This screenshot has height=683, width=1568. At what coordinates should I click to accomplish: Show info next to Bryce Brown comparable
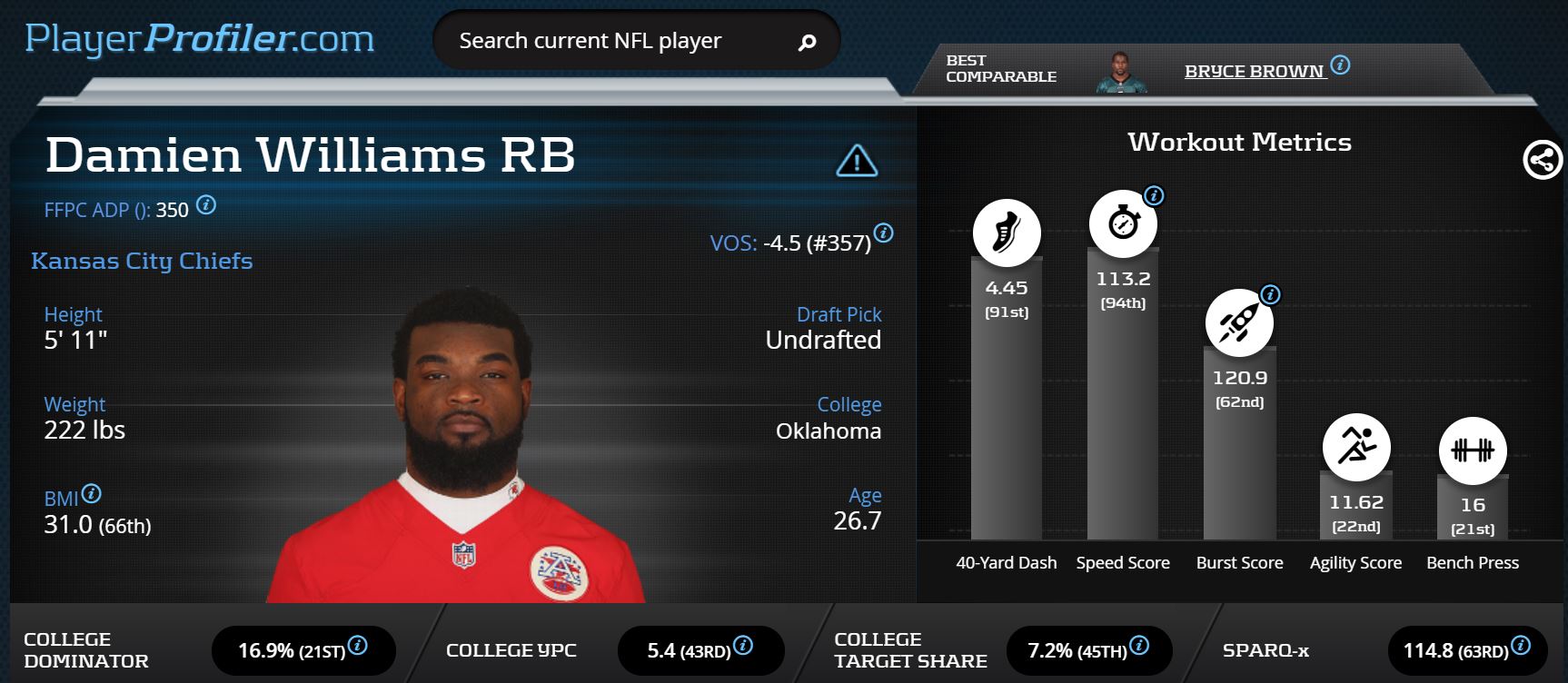(1340, 65)
